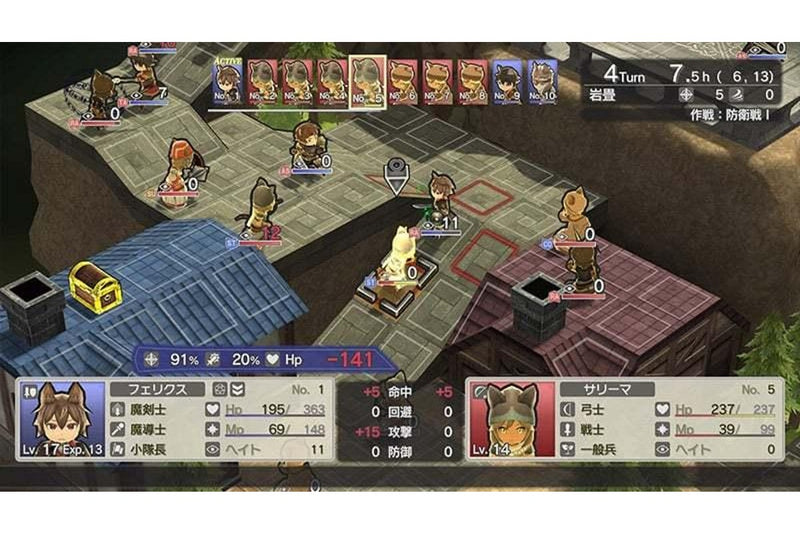Select the No. 3 turn order card

pyautogui.click(x=298, y=83)
